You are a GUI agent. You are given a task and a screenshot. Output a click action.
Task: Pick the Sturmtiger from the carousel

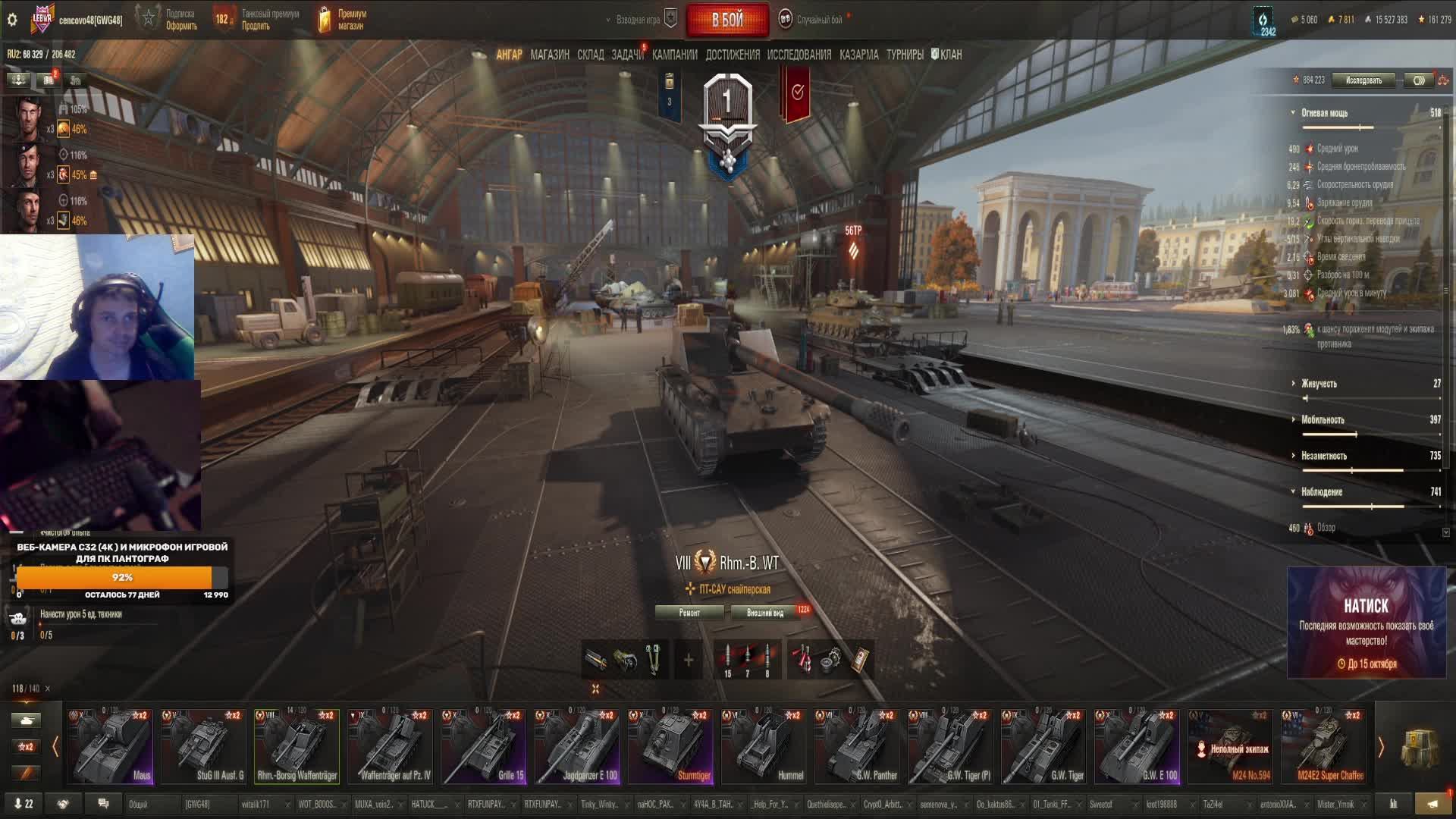coord(670,746)
